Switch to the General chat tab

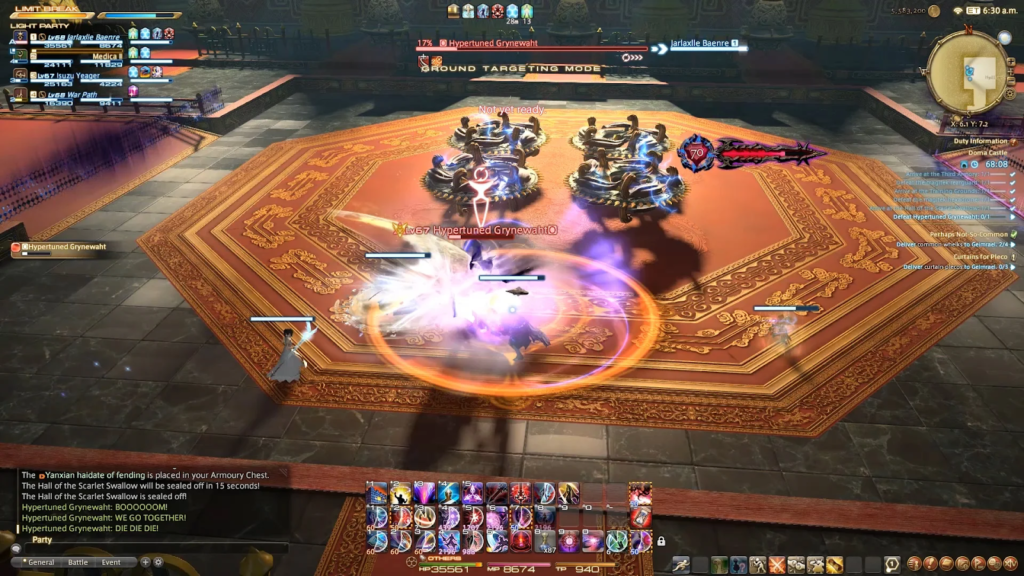click(x=40, y=562)
